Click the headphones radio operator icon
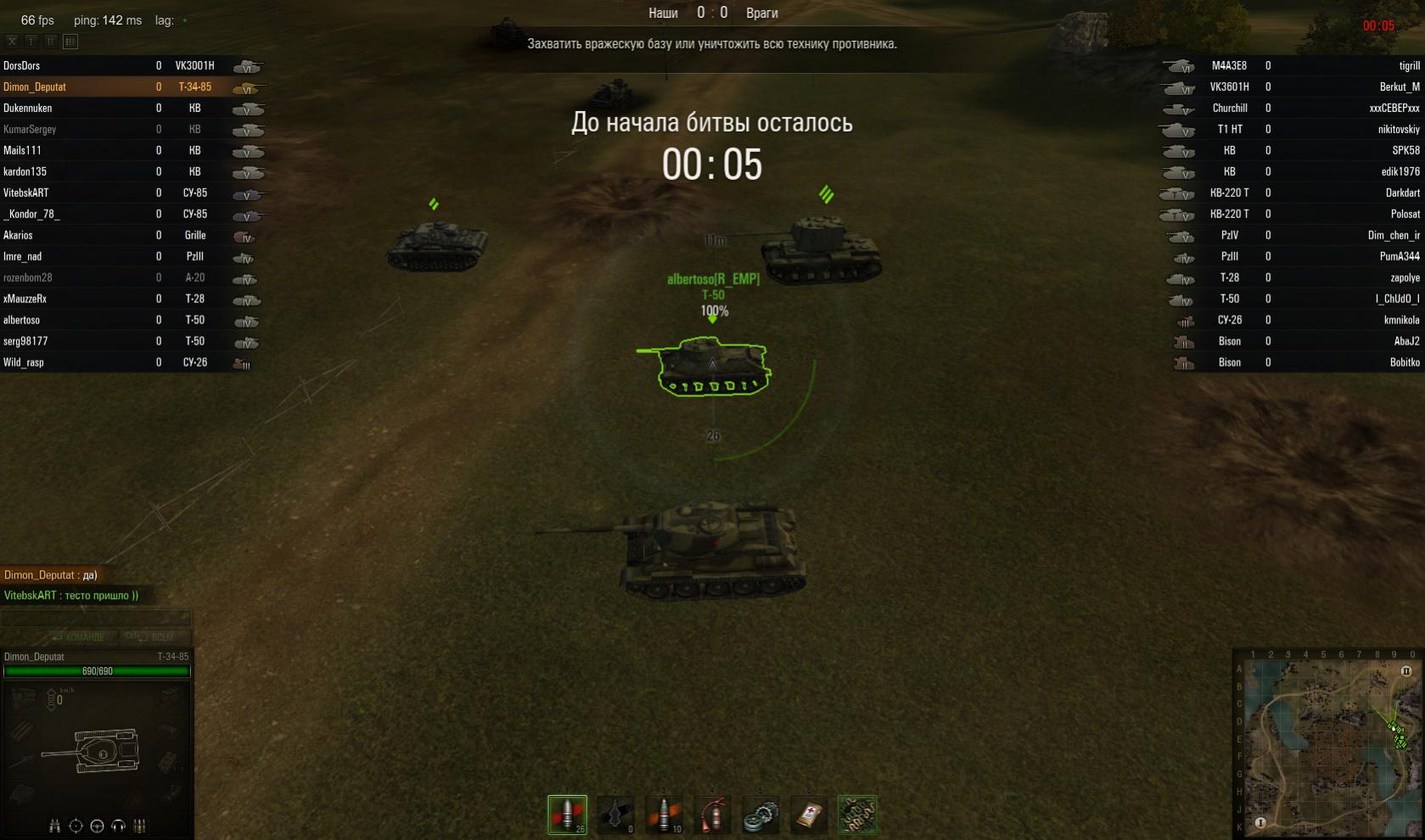The image size is (1425, 840). (x=118, y=826)
